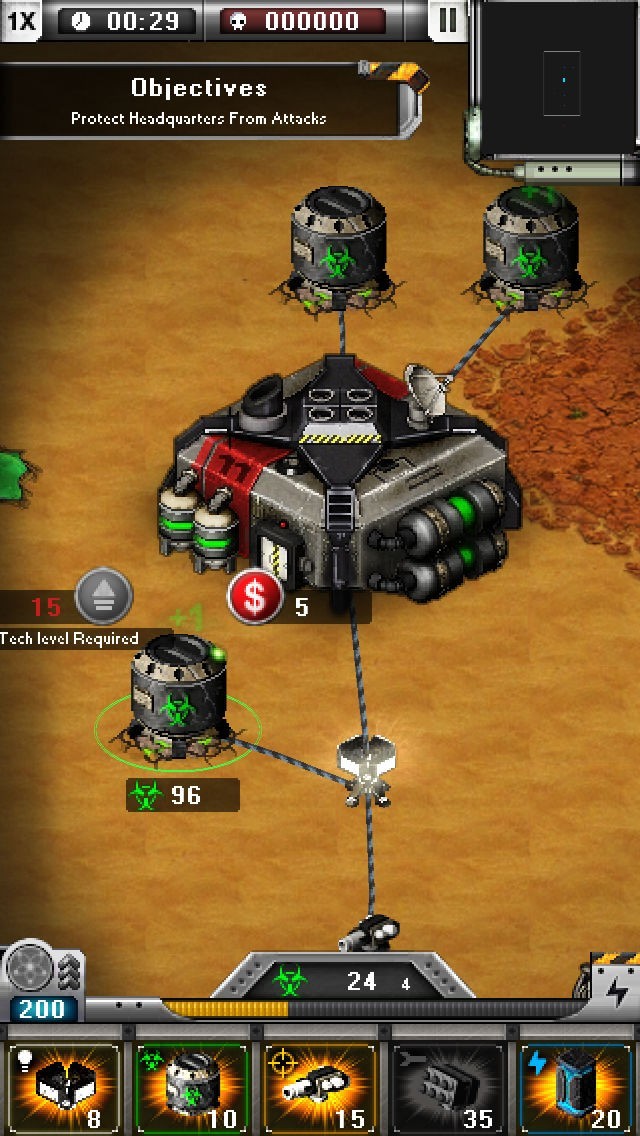
Task: Pause the game
Action: click(x=447, y=20)
